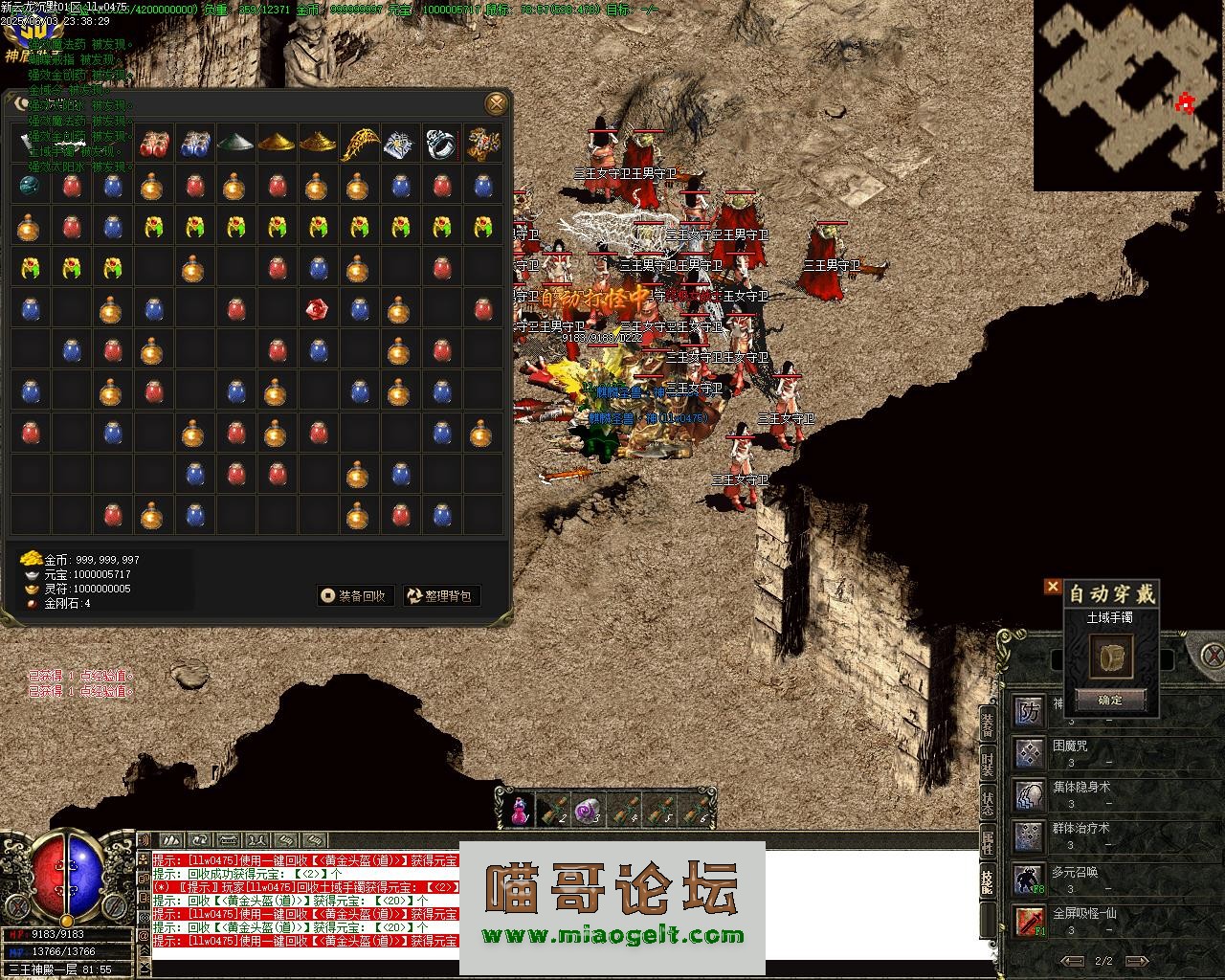Choose the 群体治疗术 group heal skill
The width and height of the screenshot is (1225, 980).
(x=1030, y=836)
